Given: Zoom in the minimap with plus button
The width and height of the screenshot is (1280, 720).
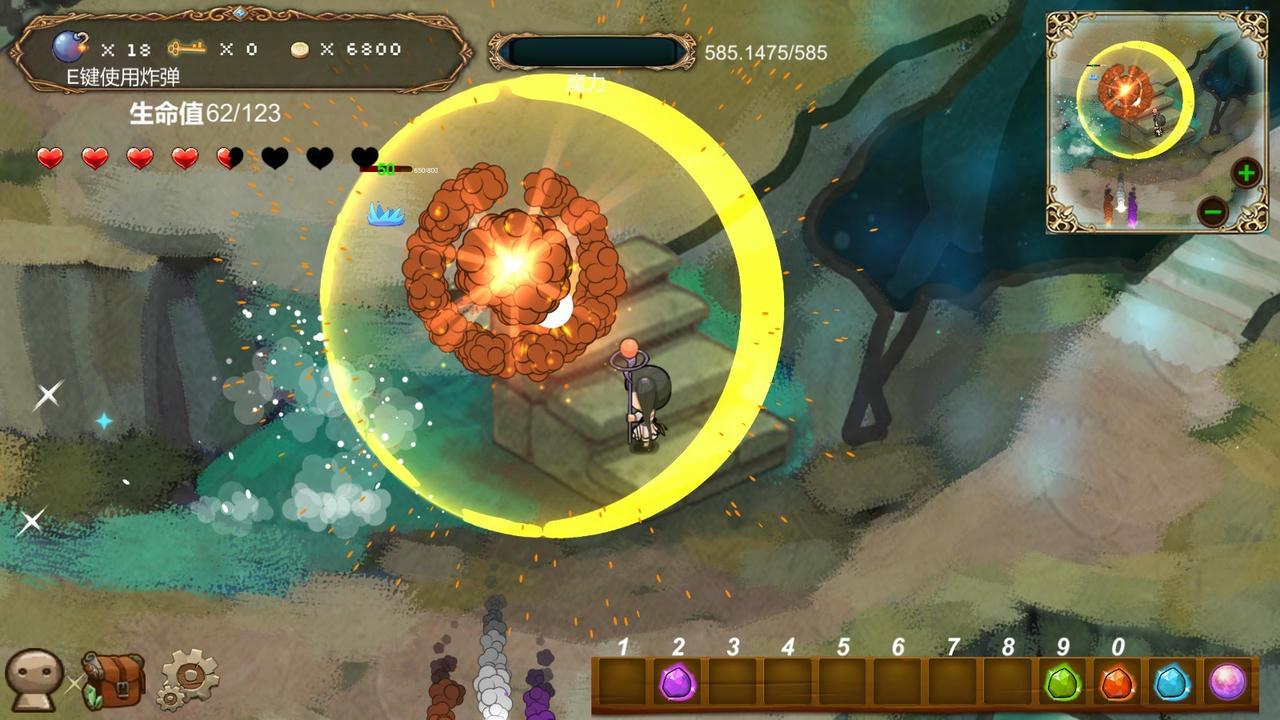Looking at the screenshot, I should coord(1246,173).
